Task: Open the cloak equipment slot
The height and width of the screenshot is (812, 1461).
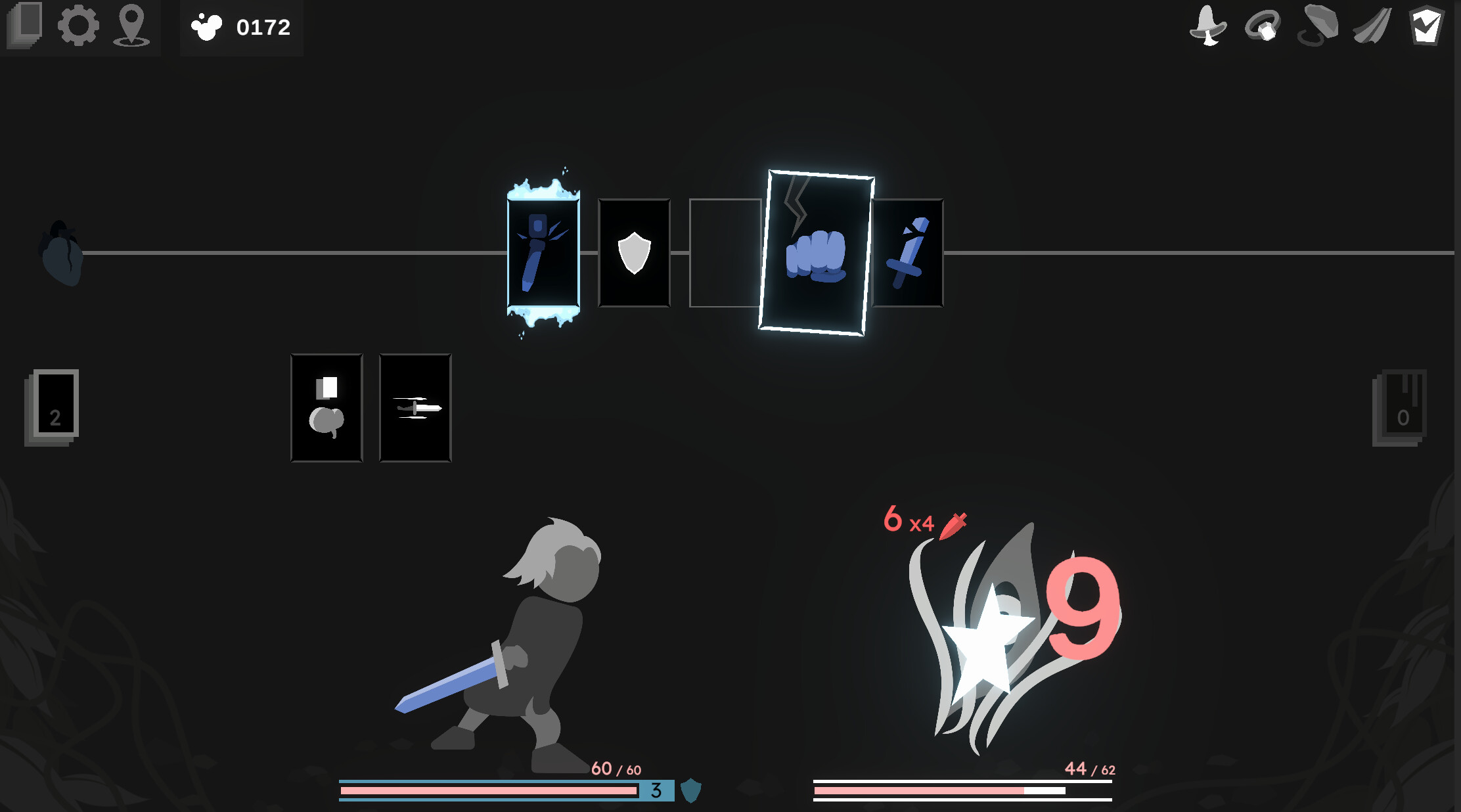Action: click(x=1318, y=28)
